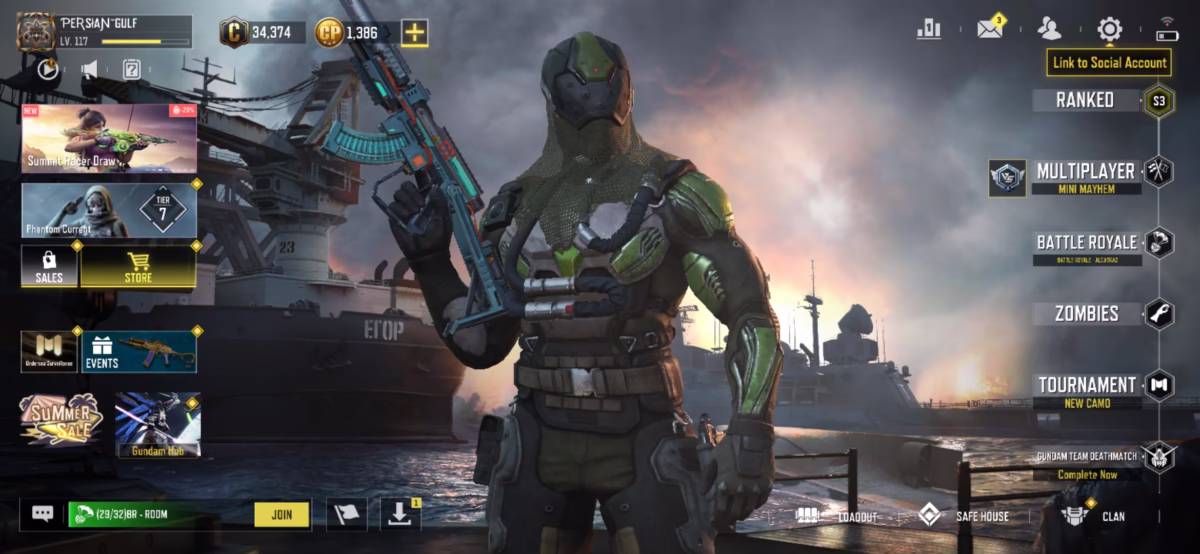
Task: Visit the Clan page
Action: tap(1096, 516)
